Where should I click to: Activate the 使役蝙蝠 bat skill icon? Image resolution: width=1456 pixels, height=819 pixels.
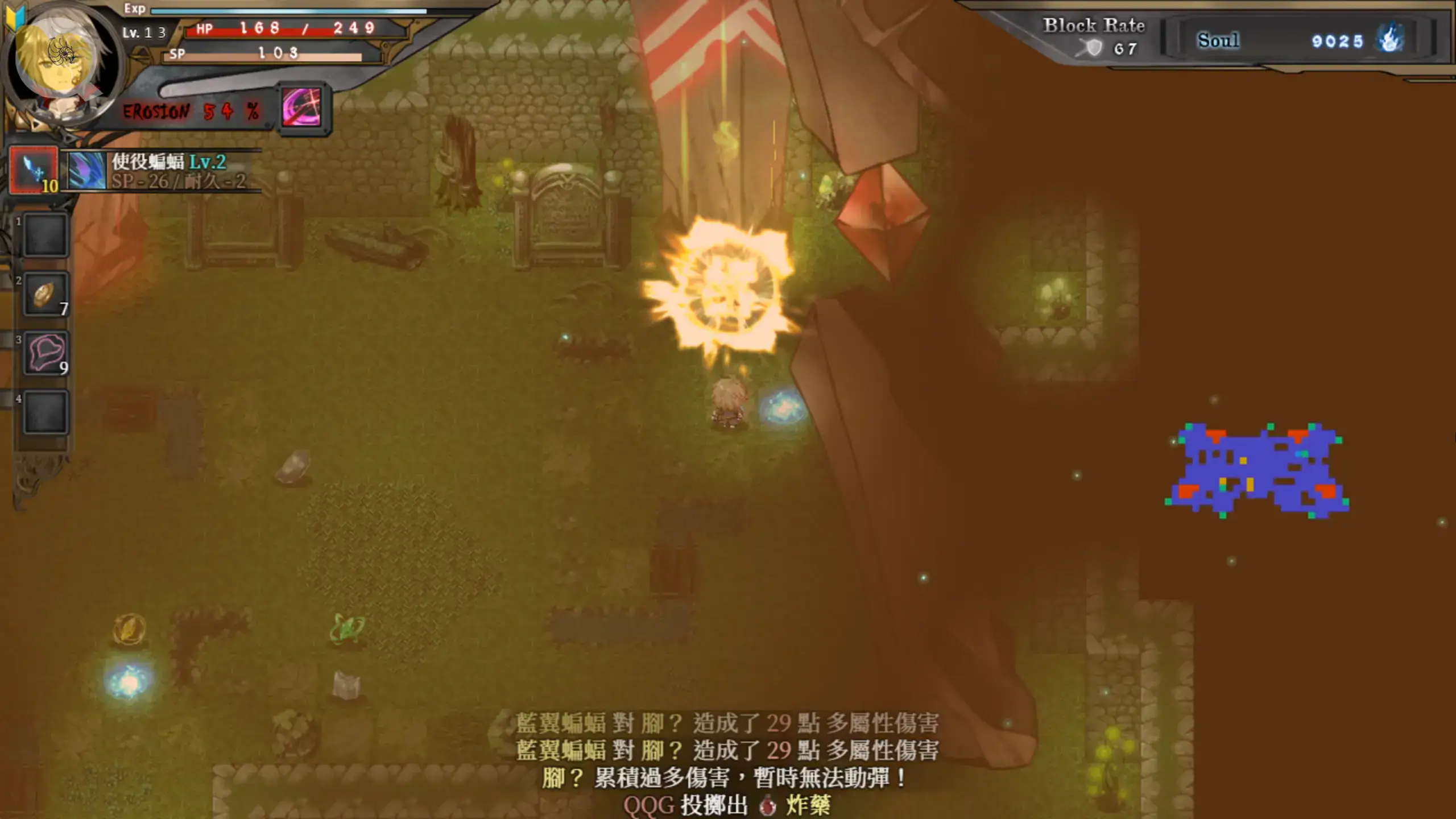[x=86, y=170]
